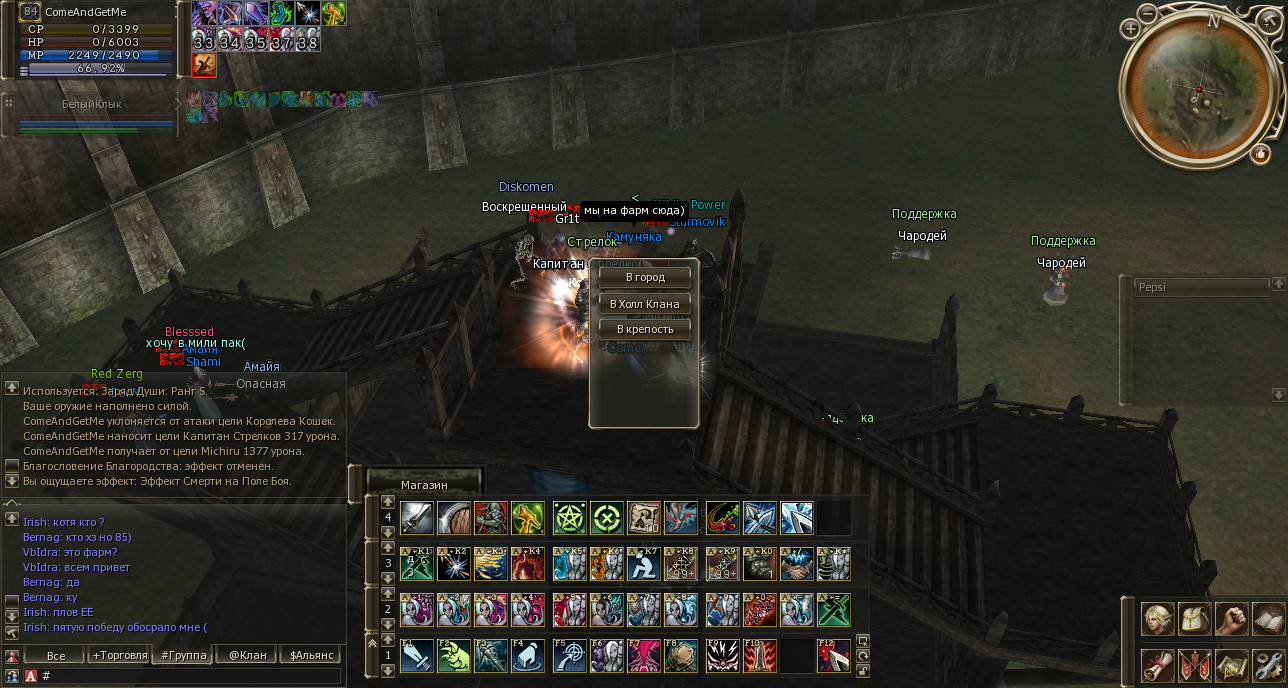Open system settings wrench and gears icon
This screenshot has width=1288, height=688.
pyautogui.click(x=1267, y=664)
